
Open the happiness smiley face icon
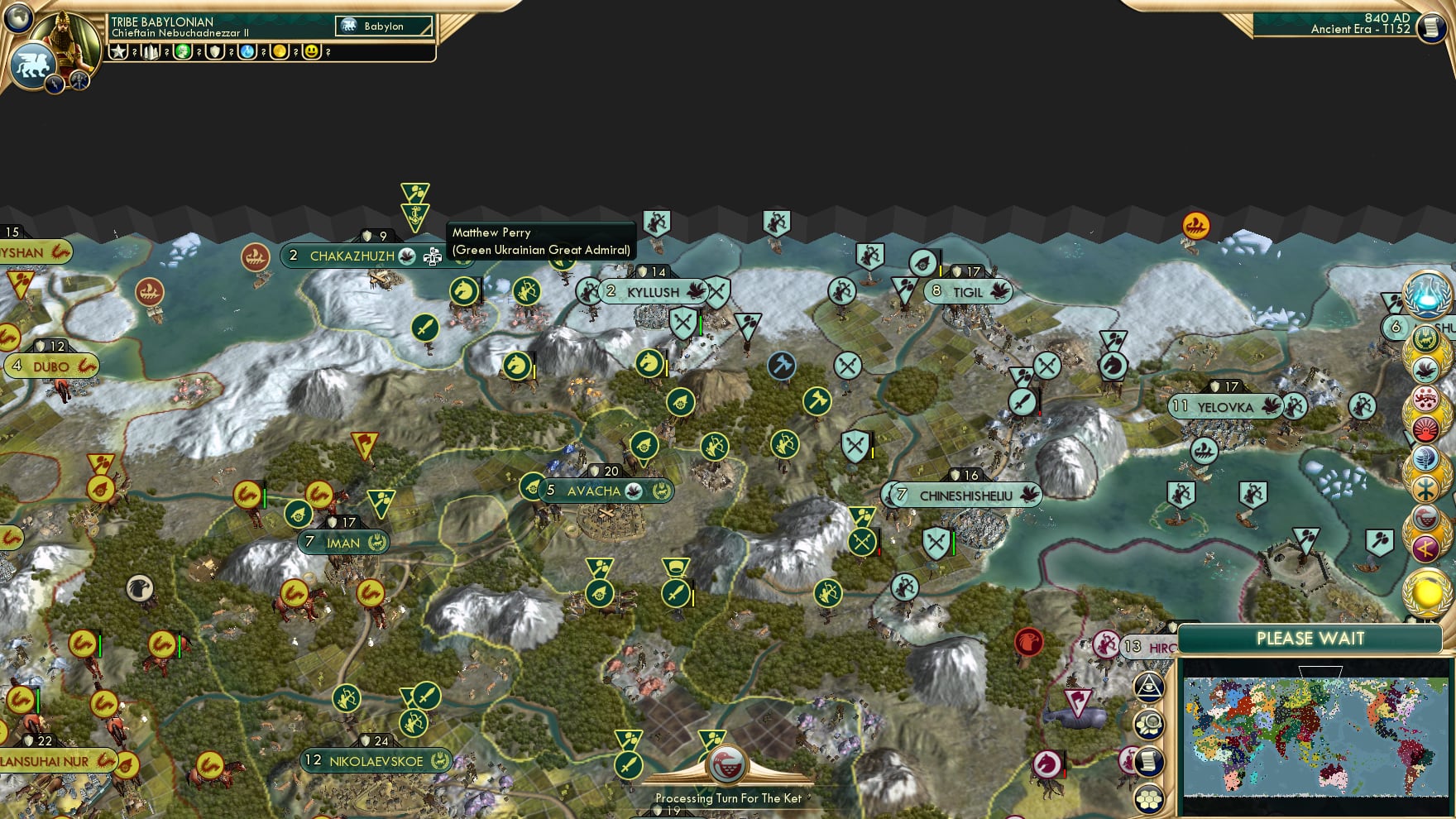(x=312, y=52)
